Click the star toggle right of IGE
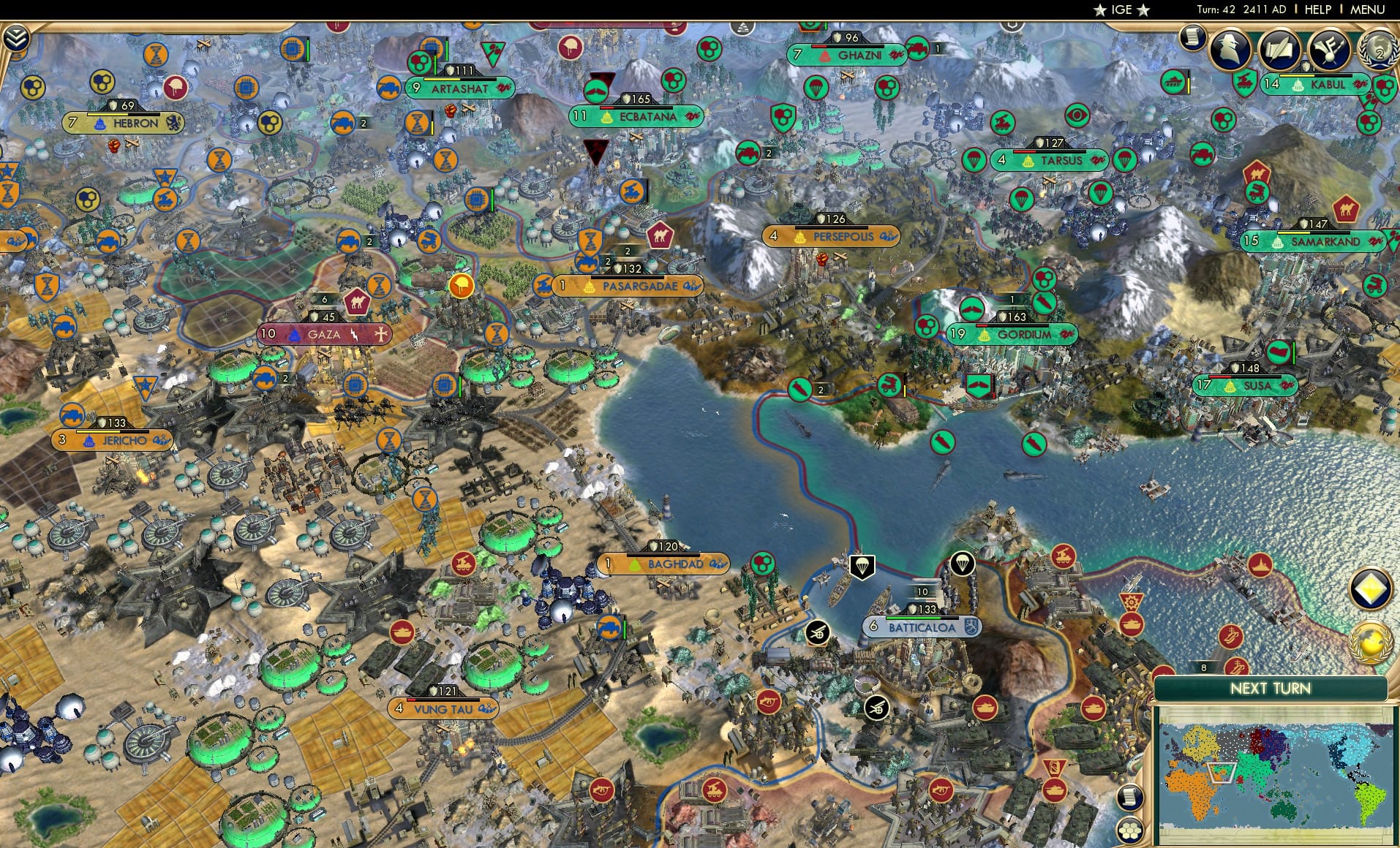The height and width of the screenshot is (848, 1400). click(x=1144, y=10)
